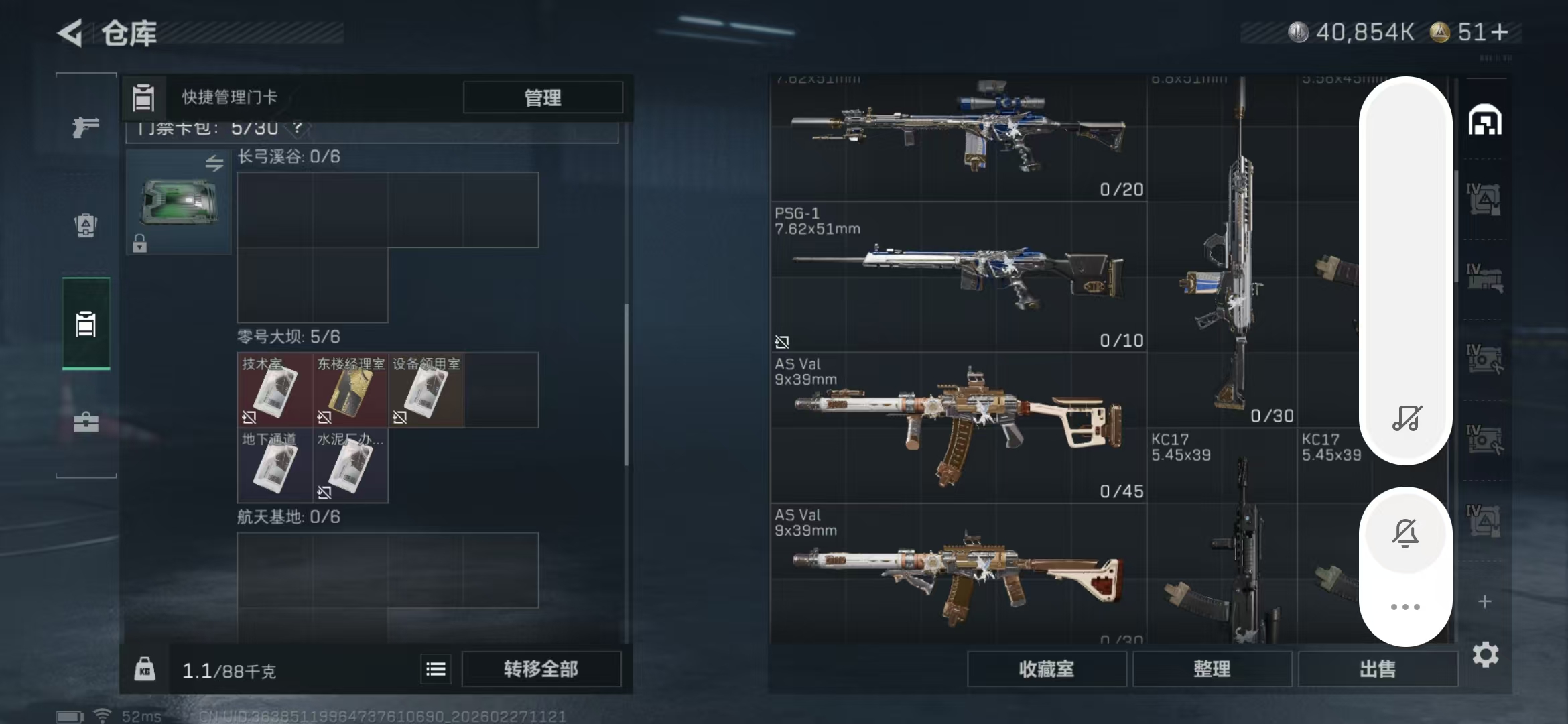Tap the muted bell overlay button
Screen dimensions: 1568x724
(1405, 533)
